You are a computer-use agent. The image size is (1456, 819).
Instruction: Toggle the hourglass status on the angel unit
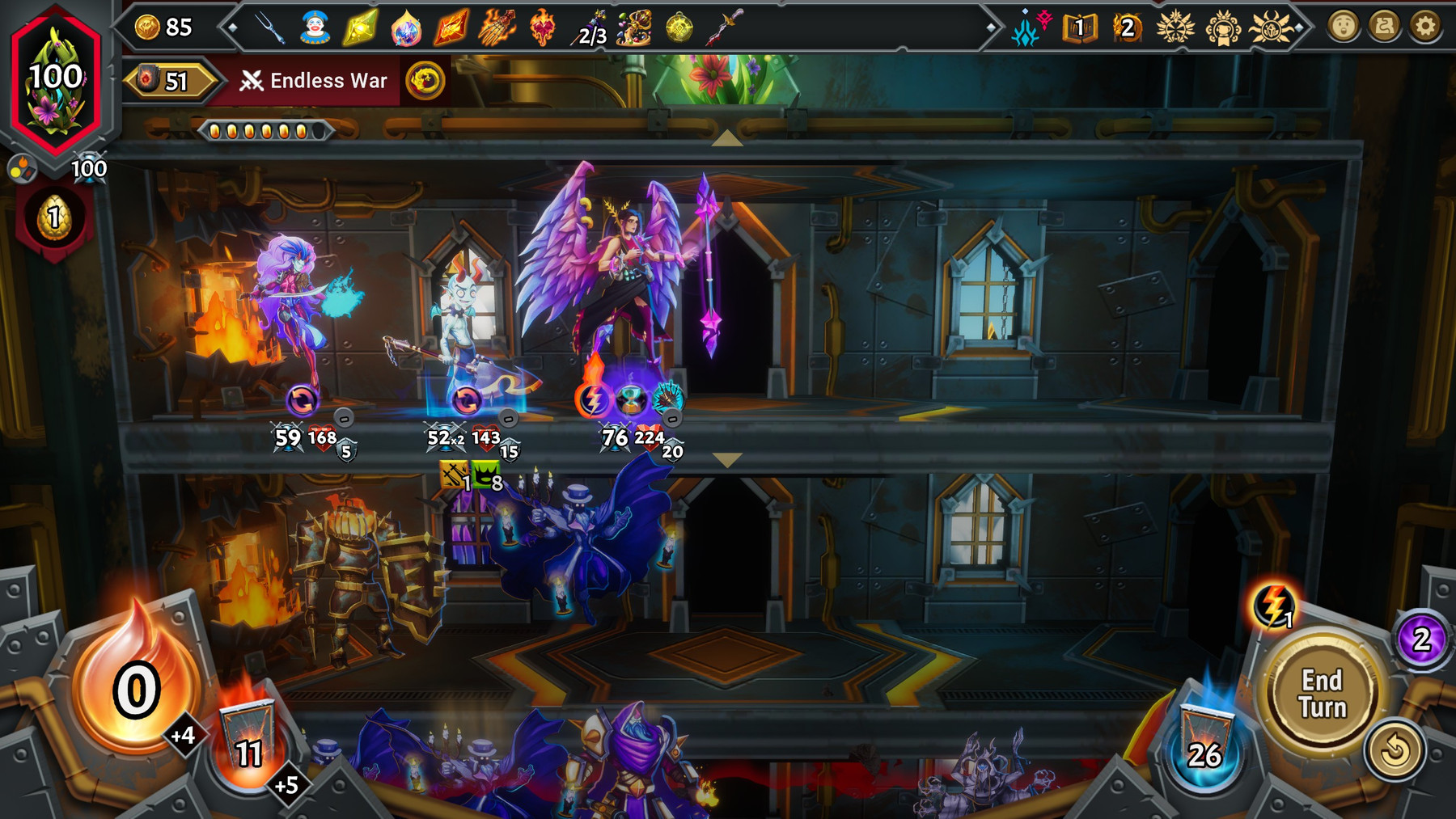[x=629, y=399]
